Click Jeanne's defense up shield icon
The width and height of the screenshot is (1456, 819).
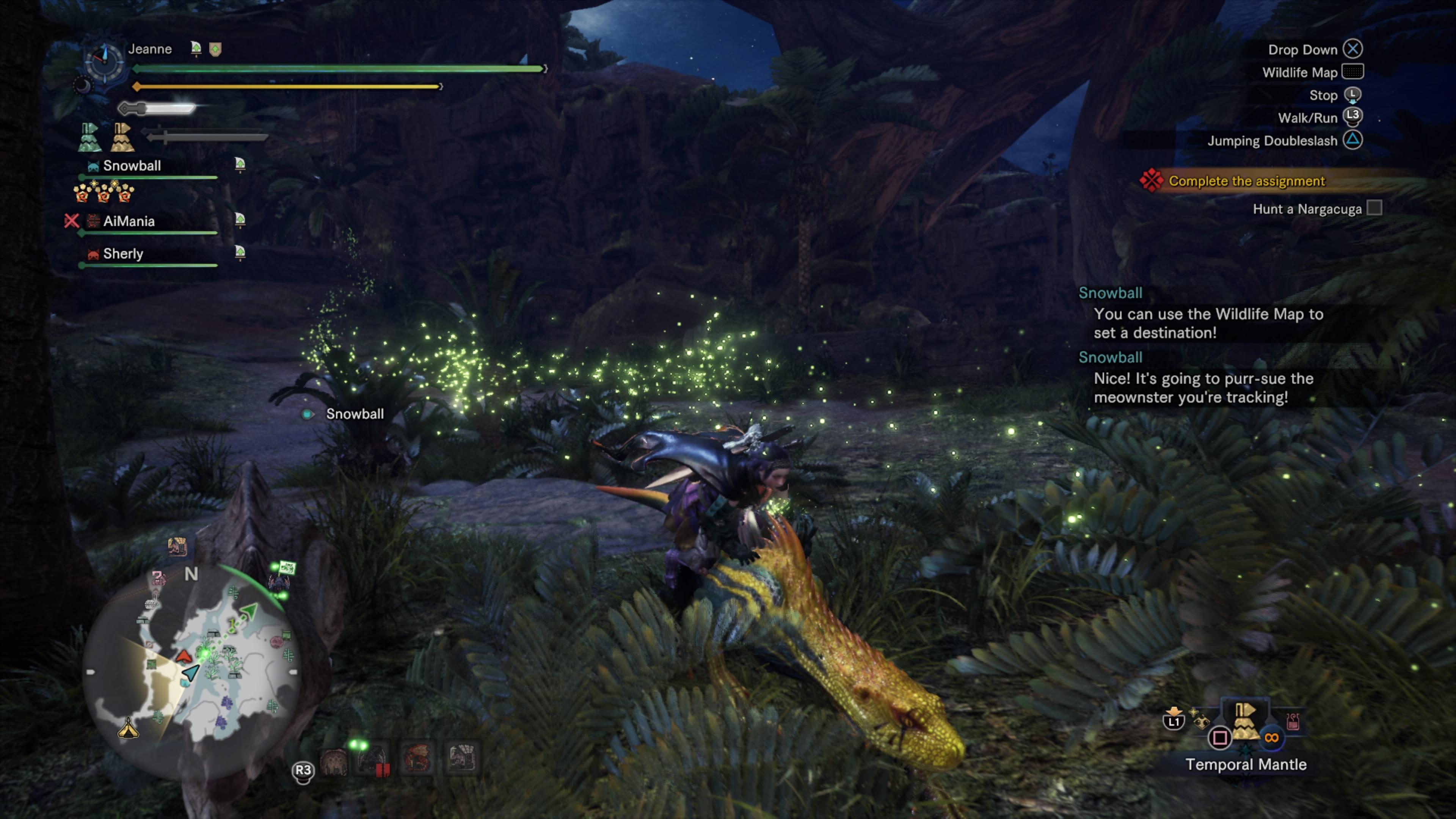(215, 49)
